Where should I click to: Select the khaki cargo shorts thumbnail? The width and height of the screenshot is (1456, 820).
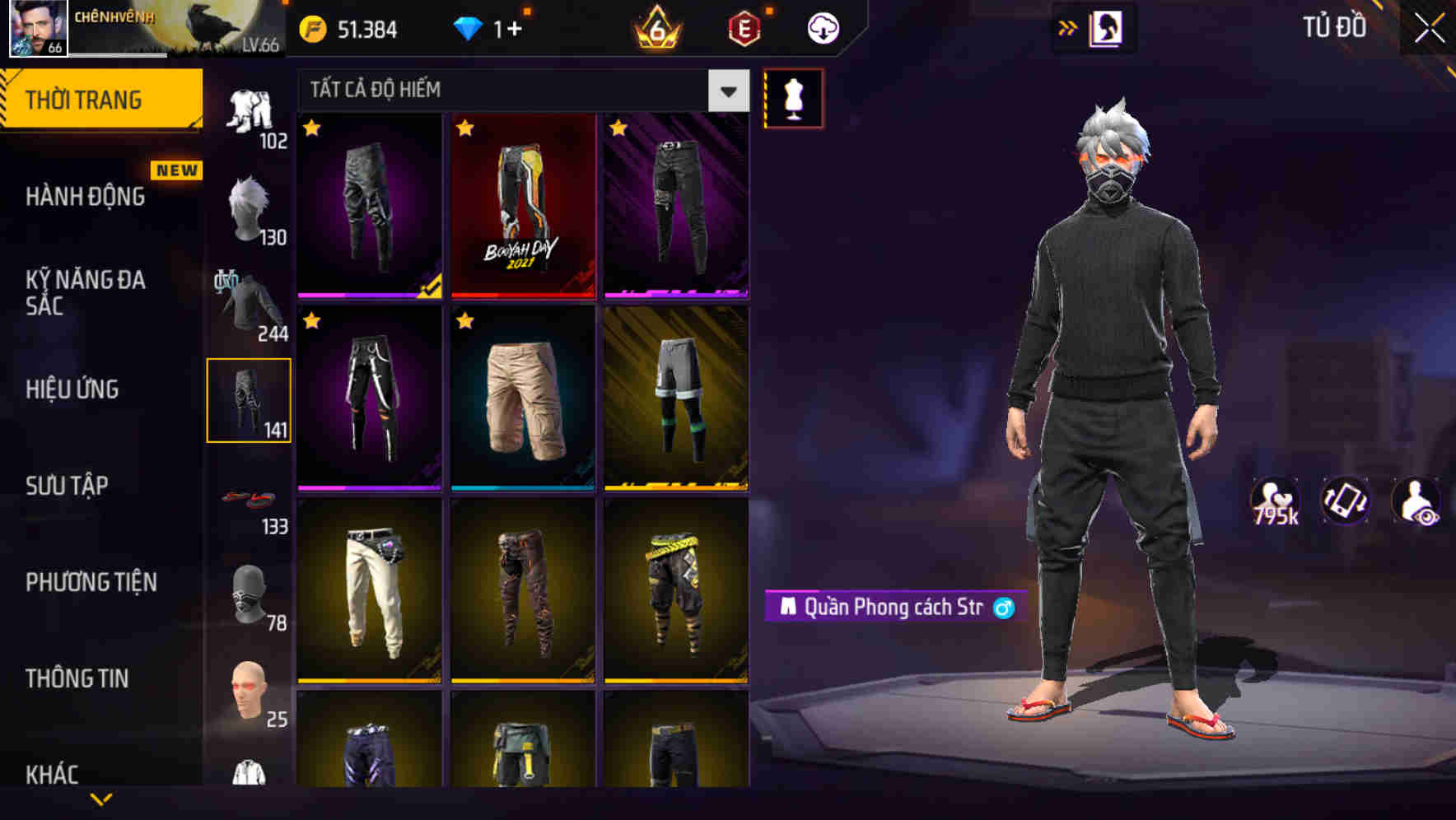(x=524, y=401)
